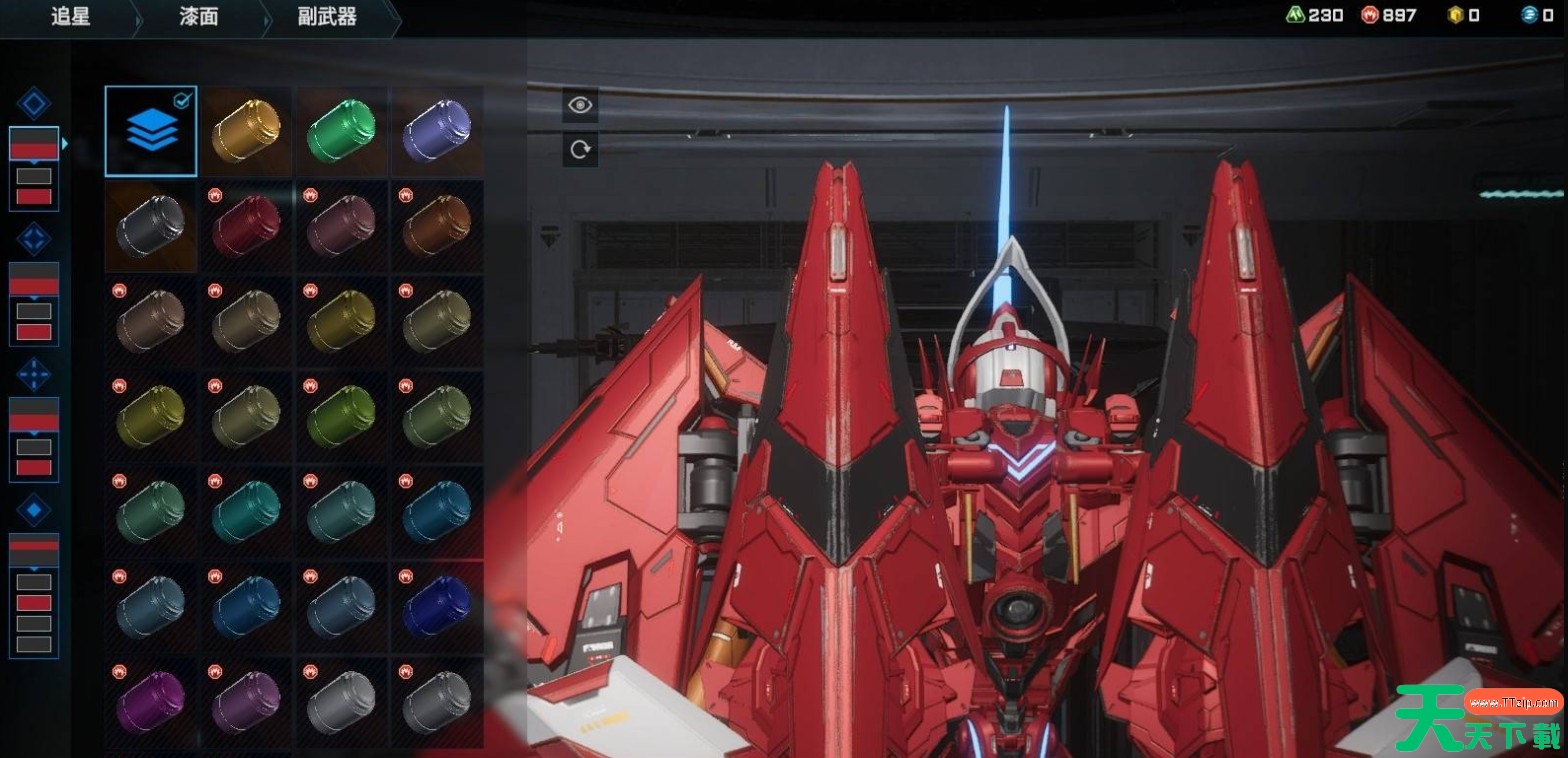Click the rotate view arrow button
Image resolution: width=1568 pixels, height=758 pixels.
[580, 150]
